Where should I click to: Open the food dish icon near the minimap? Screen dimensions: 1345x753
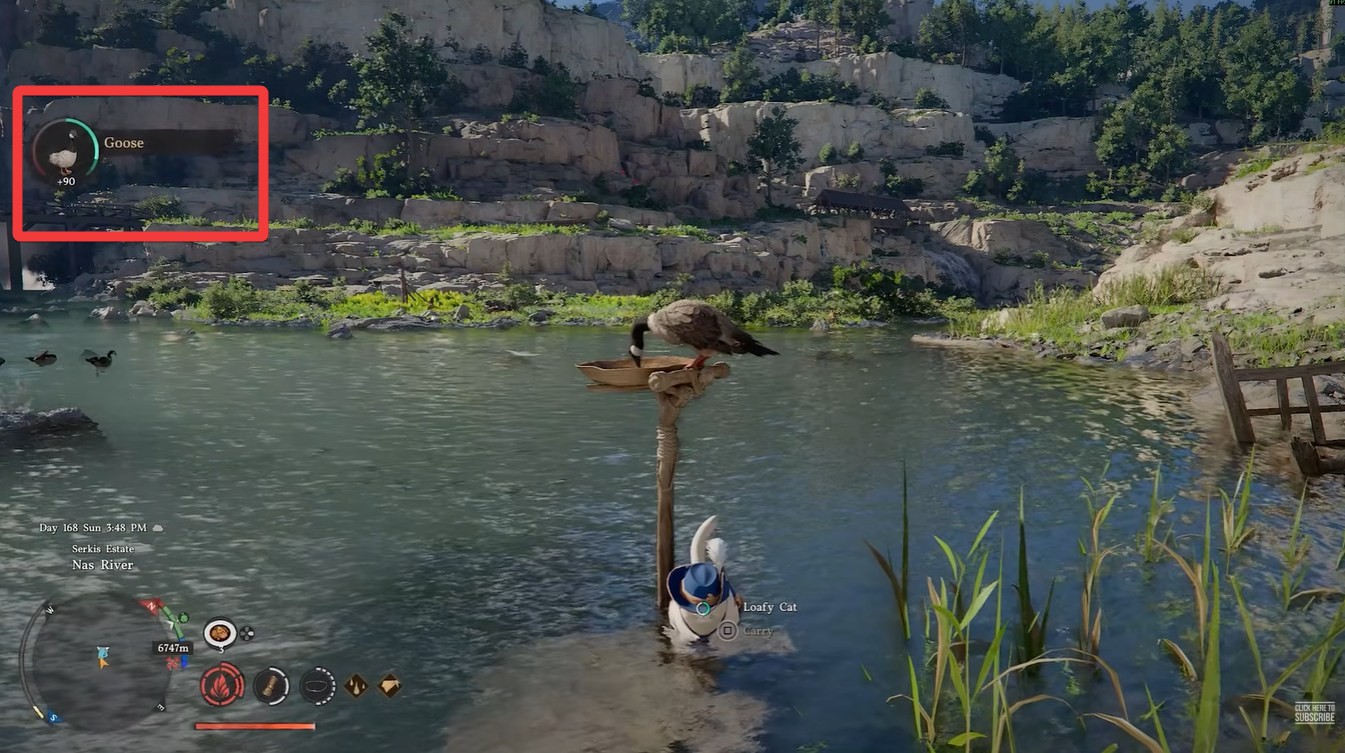(x=220, y=634)
